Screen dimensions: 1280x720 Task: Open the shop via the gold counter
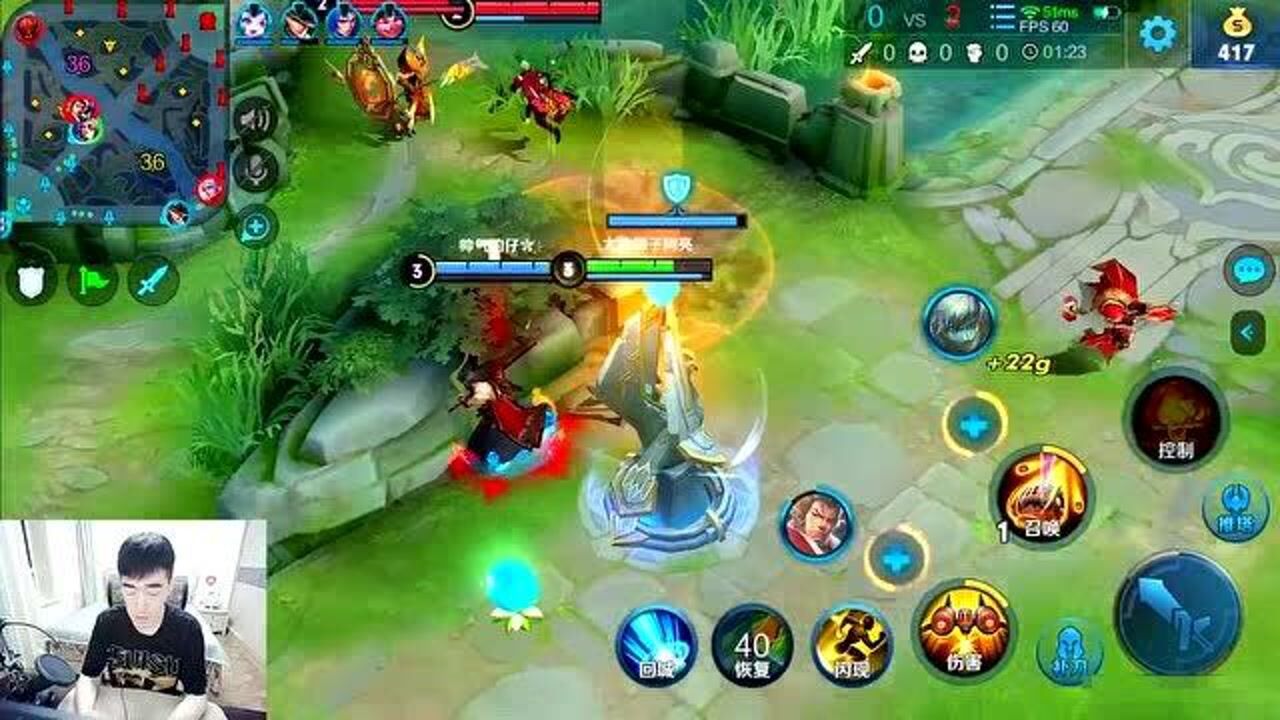(1236, 37)
